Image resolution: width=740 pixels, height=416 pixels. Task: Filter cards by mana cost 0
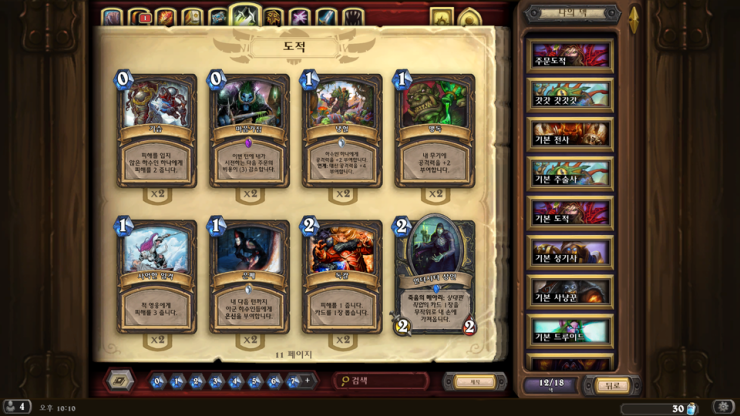click(158, 381)
